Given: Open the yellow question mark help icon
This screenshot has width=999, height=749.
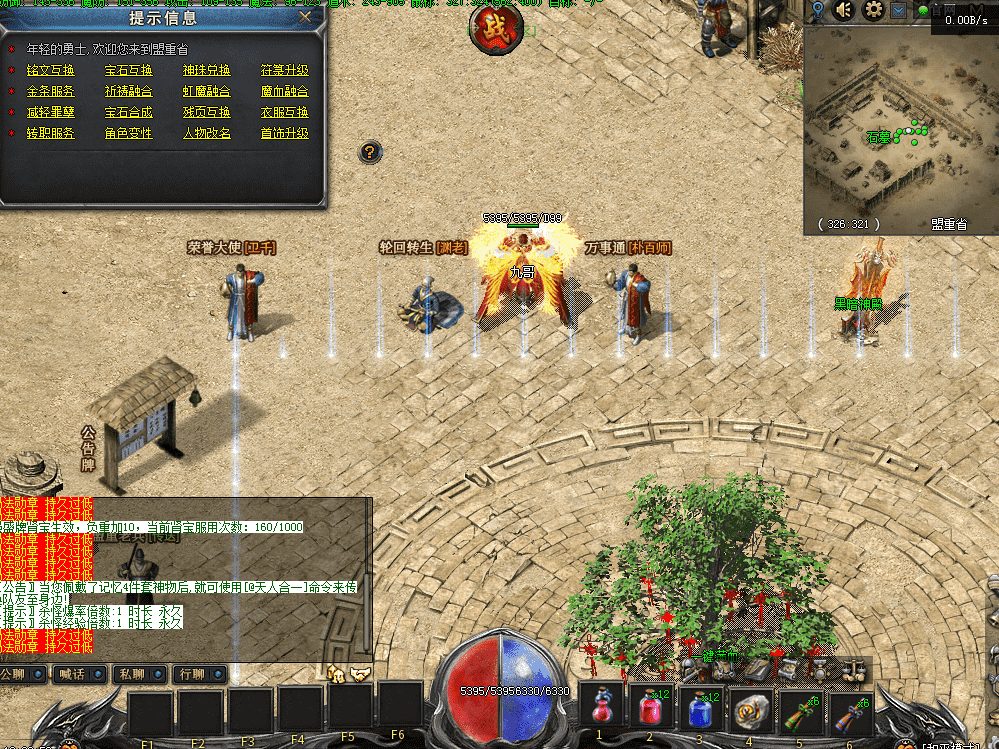Looking at the screenshot, I should [x=370, y=152].
